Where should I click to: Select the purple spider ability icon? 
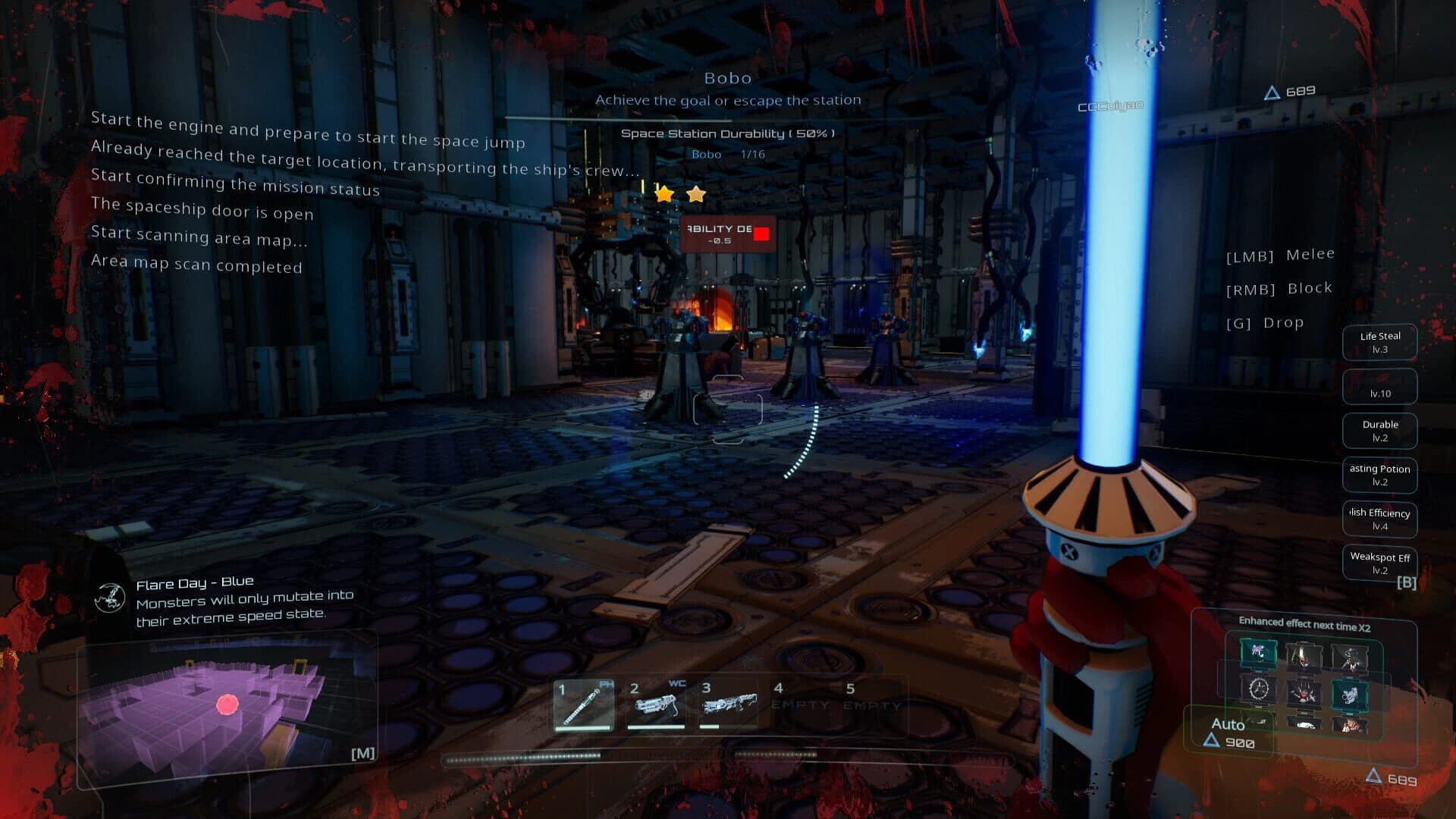point(1259,653)
